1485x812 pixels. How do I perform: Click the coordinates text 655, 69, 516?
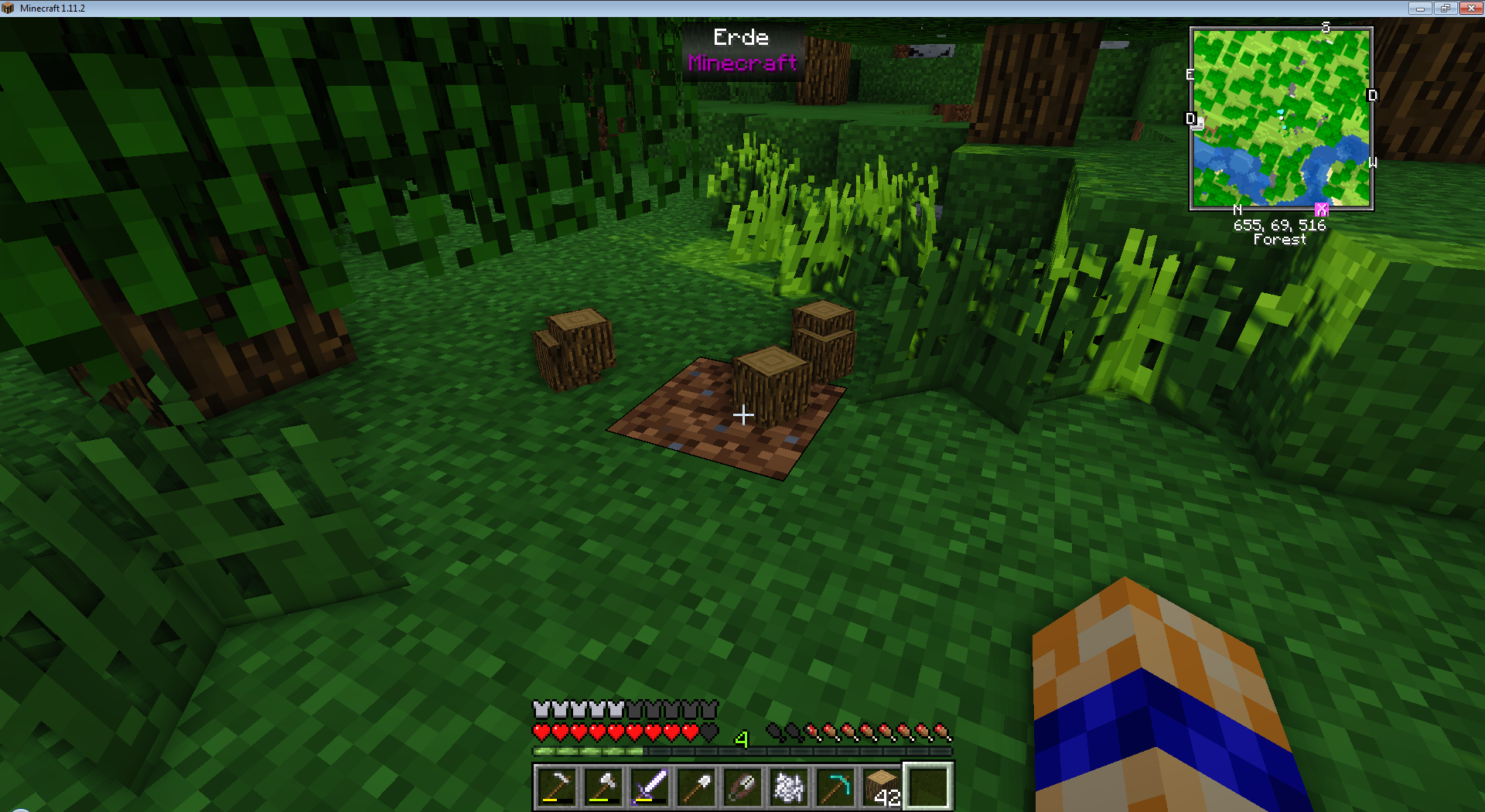(1280, 226)
